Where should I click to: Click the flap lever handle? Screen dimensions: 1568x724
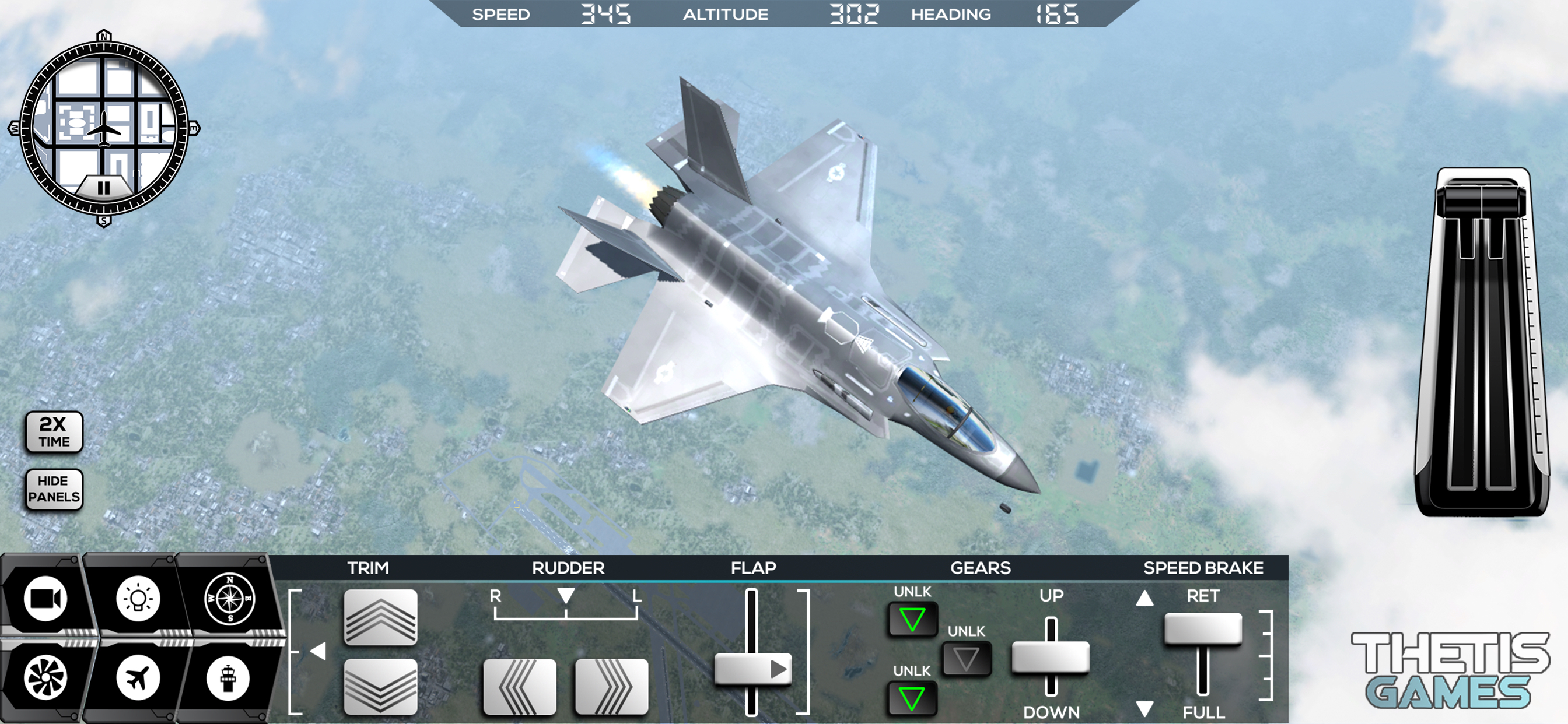752,669
